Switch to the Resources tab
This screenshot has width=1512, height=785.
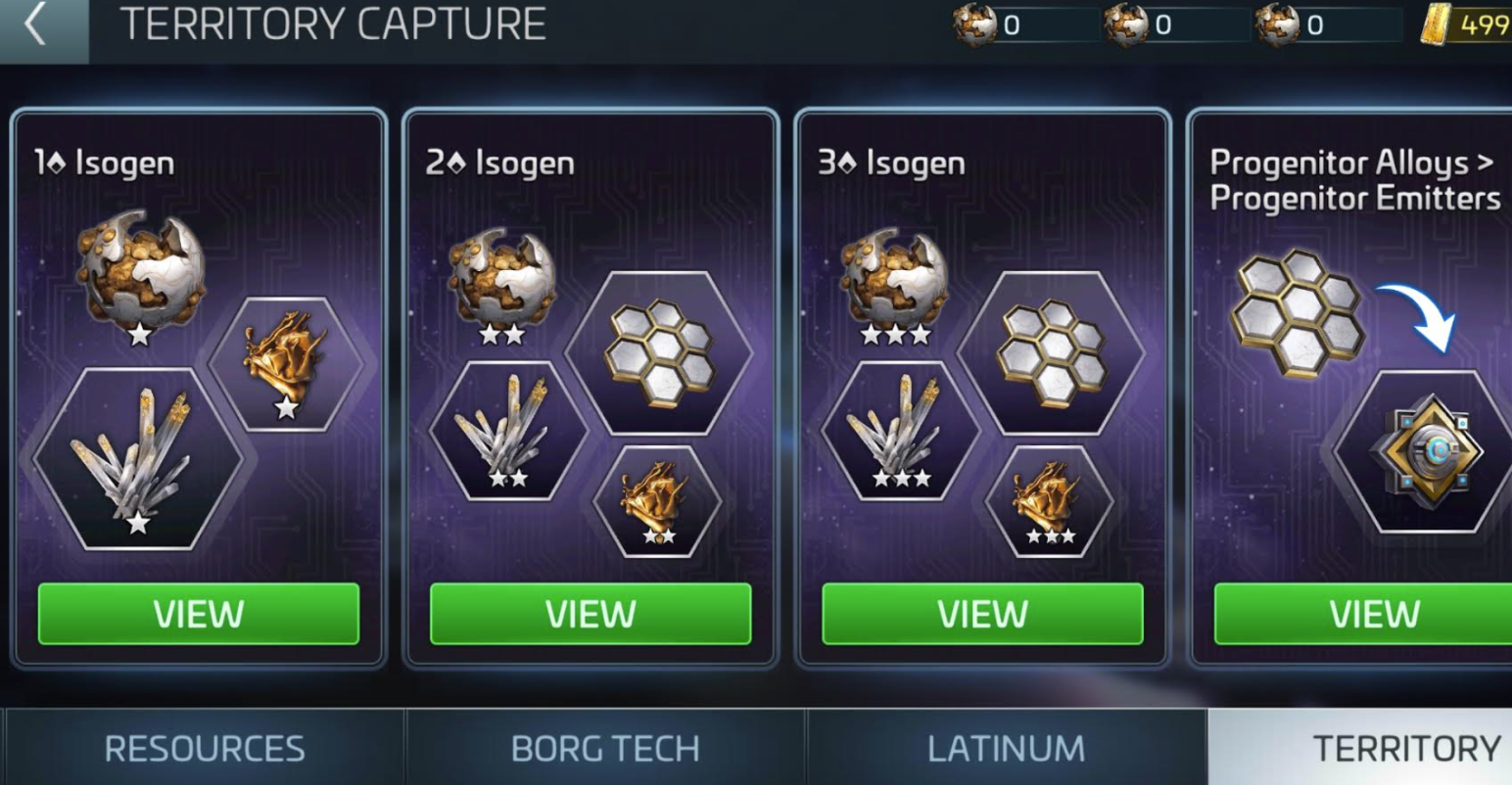click(x=204, y=749)
